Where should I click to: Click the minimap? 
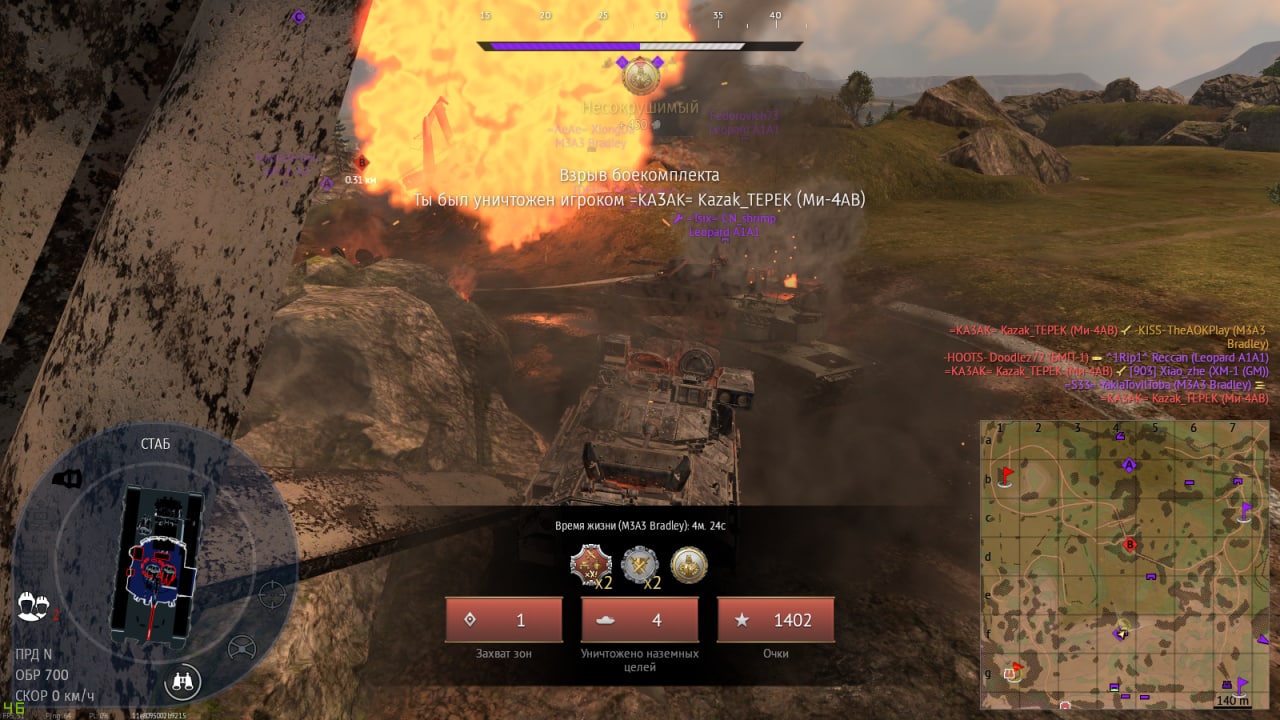tap(1124, 564)
